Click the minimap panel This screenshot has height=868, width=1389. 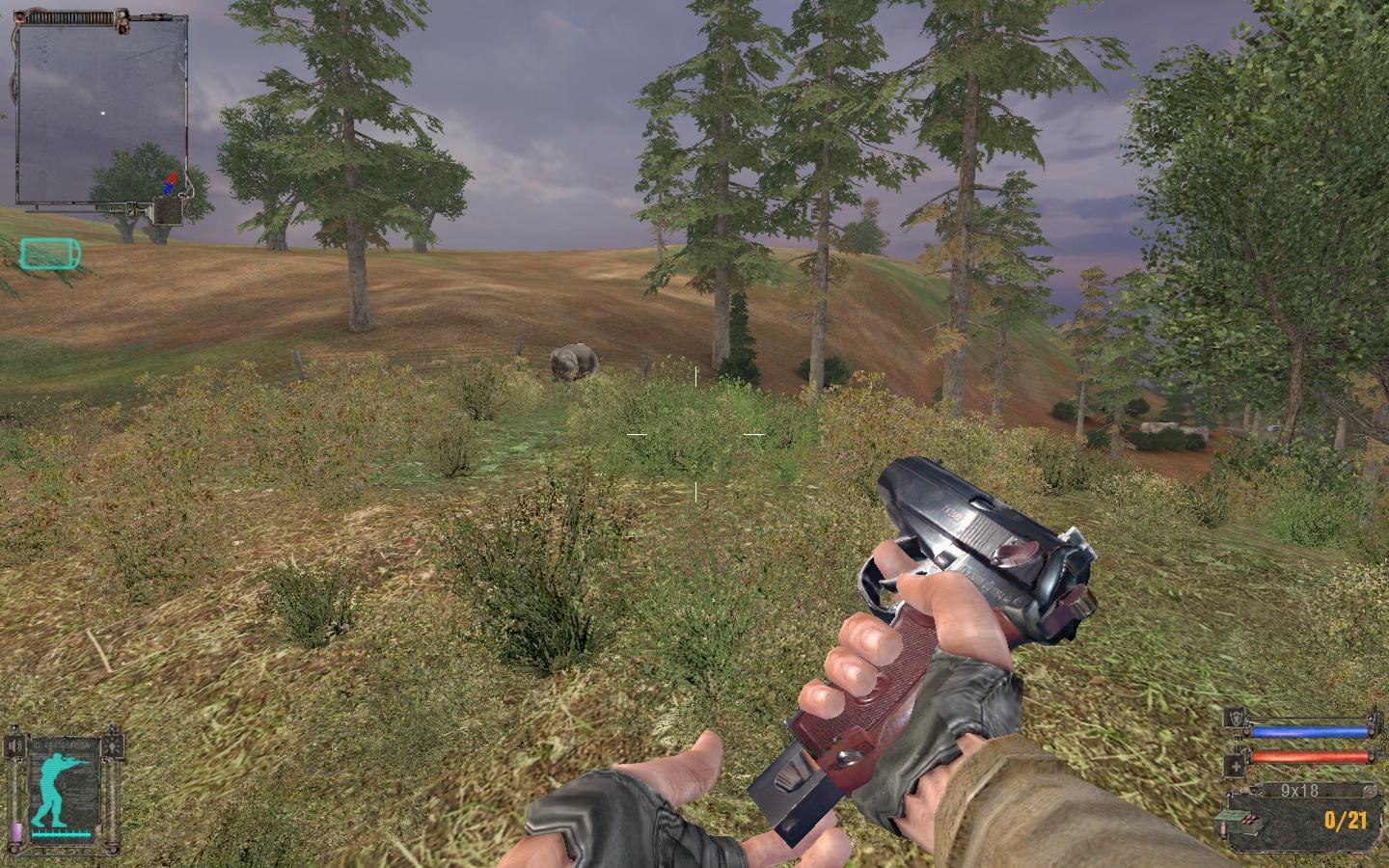click(x=101, y=111)
